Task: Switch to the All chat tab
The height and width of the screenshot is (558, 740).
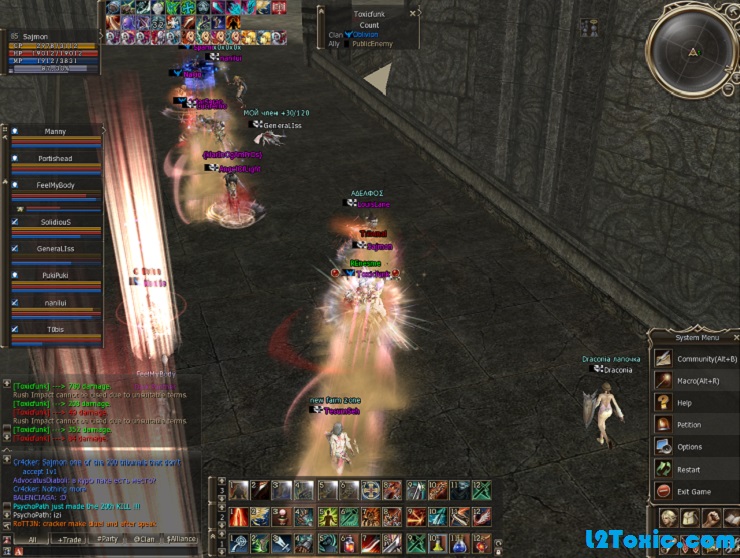Action: point(30,539)
